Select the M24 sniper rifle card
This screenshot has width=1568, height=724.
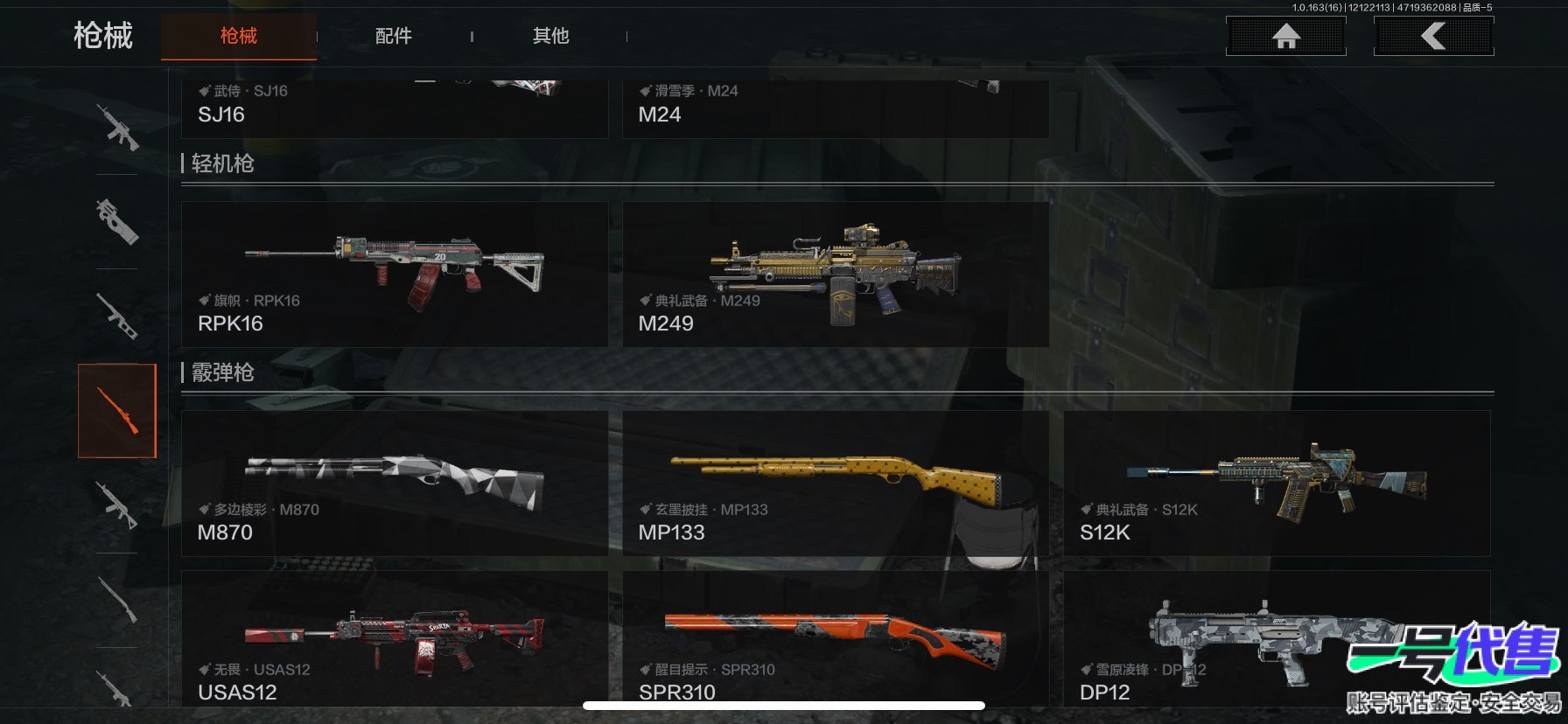tap(835, 108)
